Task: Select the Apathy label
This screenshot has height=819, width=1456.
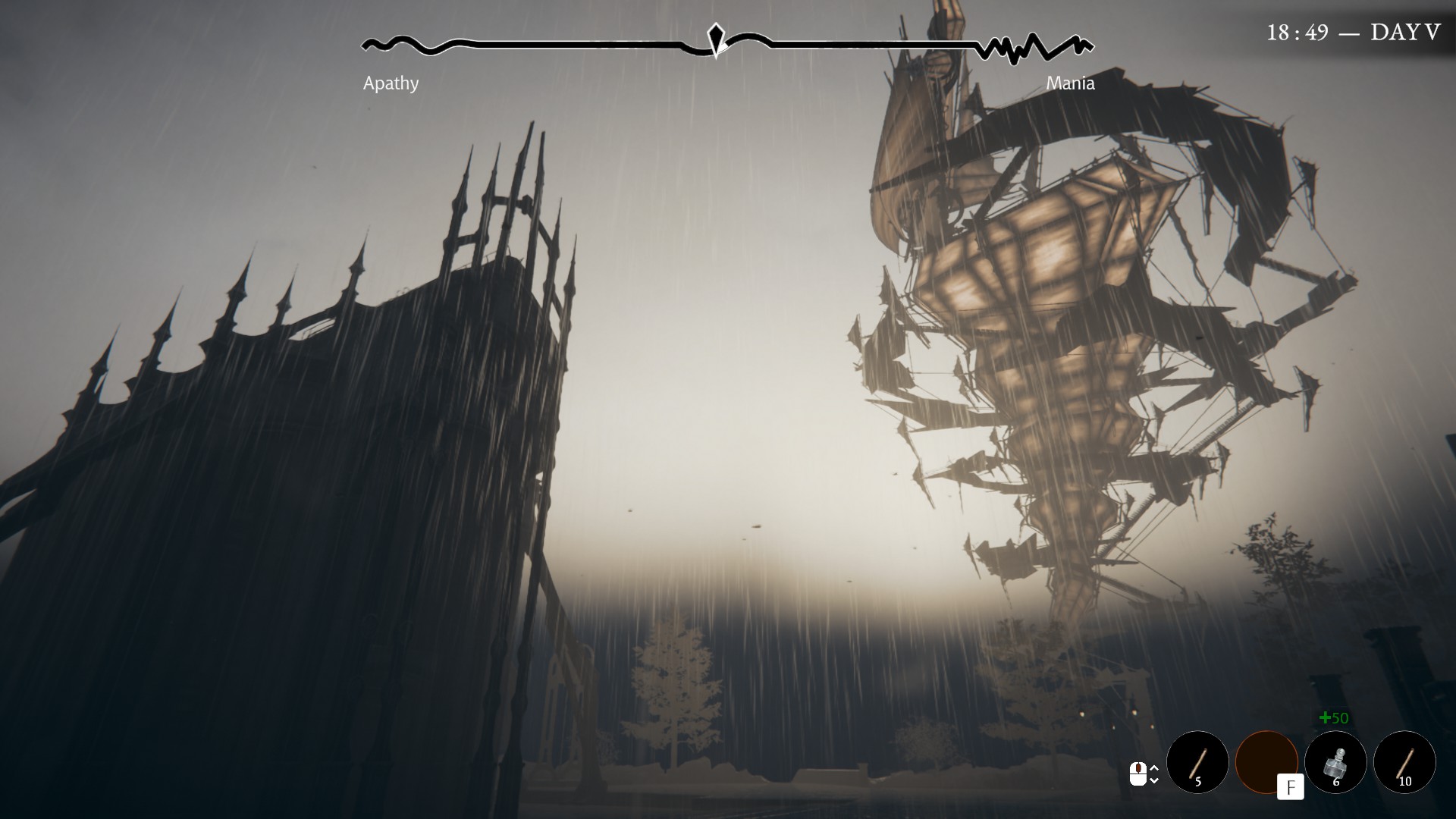Action: pyautogui.click(x=391, y=83)
